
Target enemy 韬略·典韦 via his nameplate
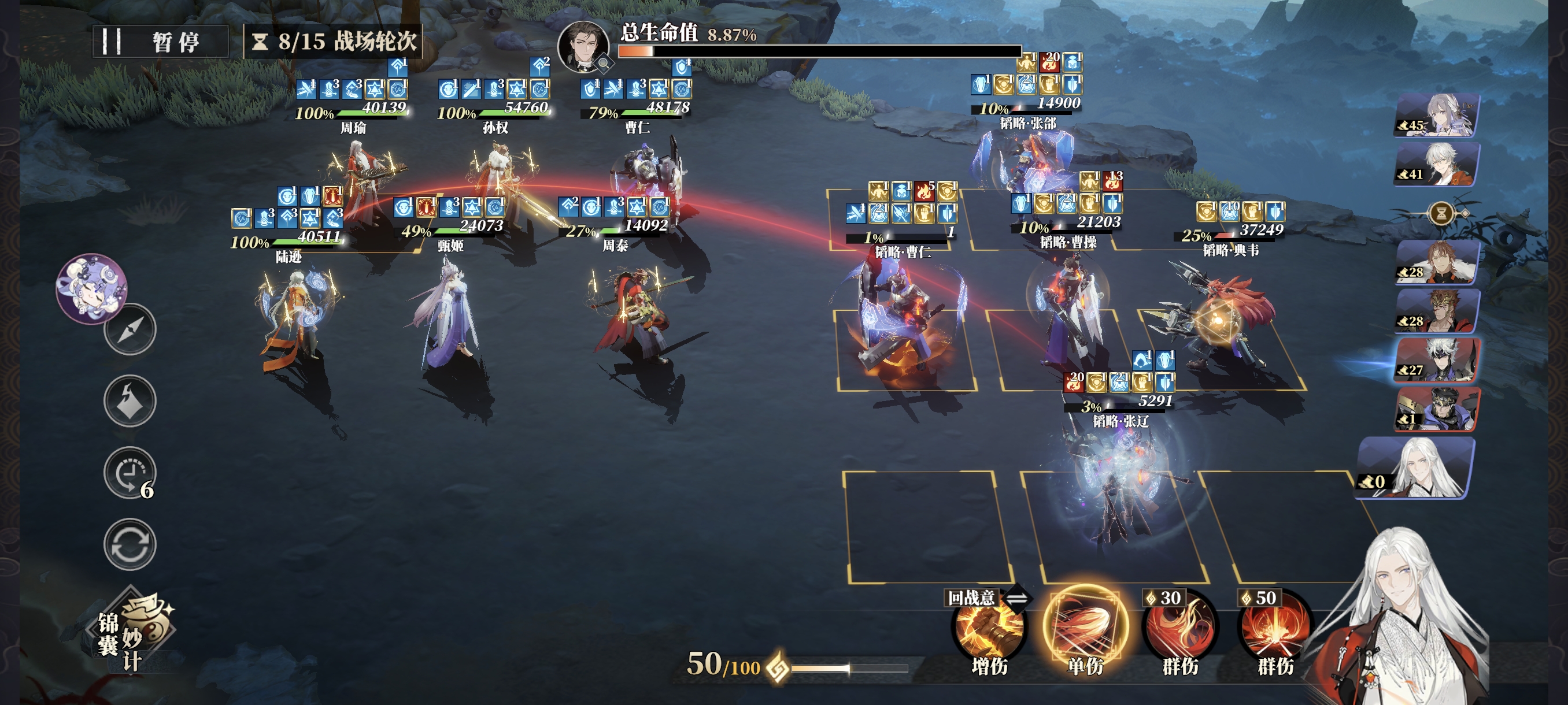pos(1230,250)
